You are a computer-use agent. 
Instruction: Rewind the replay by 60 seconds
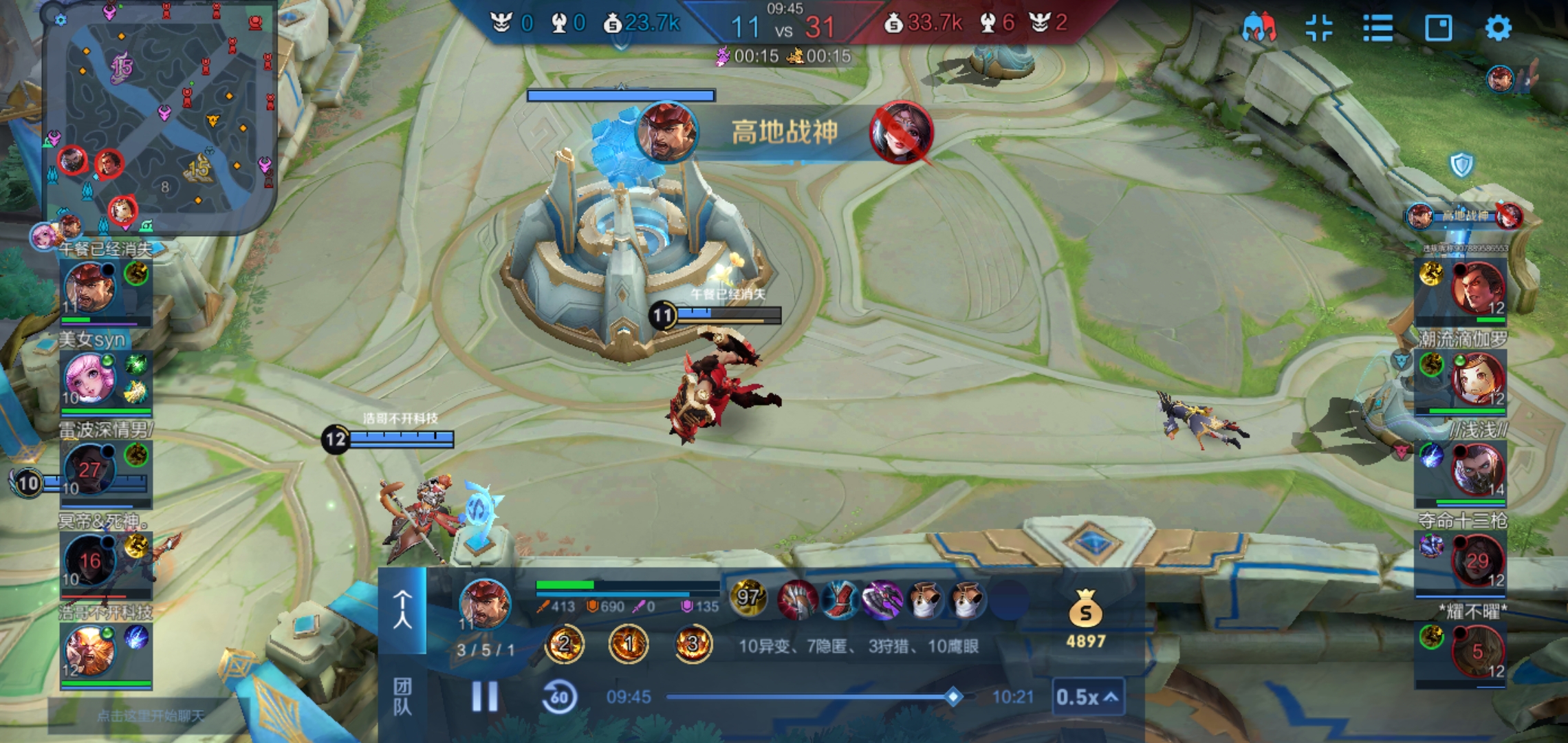[x=559, y=697]
